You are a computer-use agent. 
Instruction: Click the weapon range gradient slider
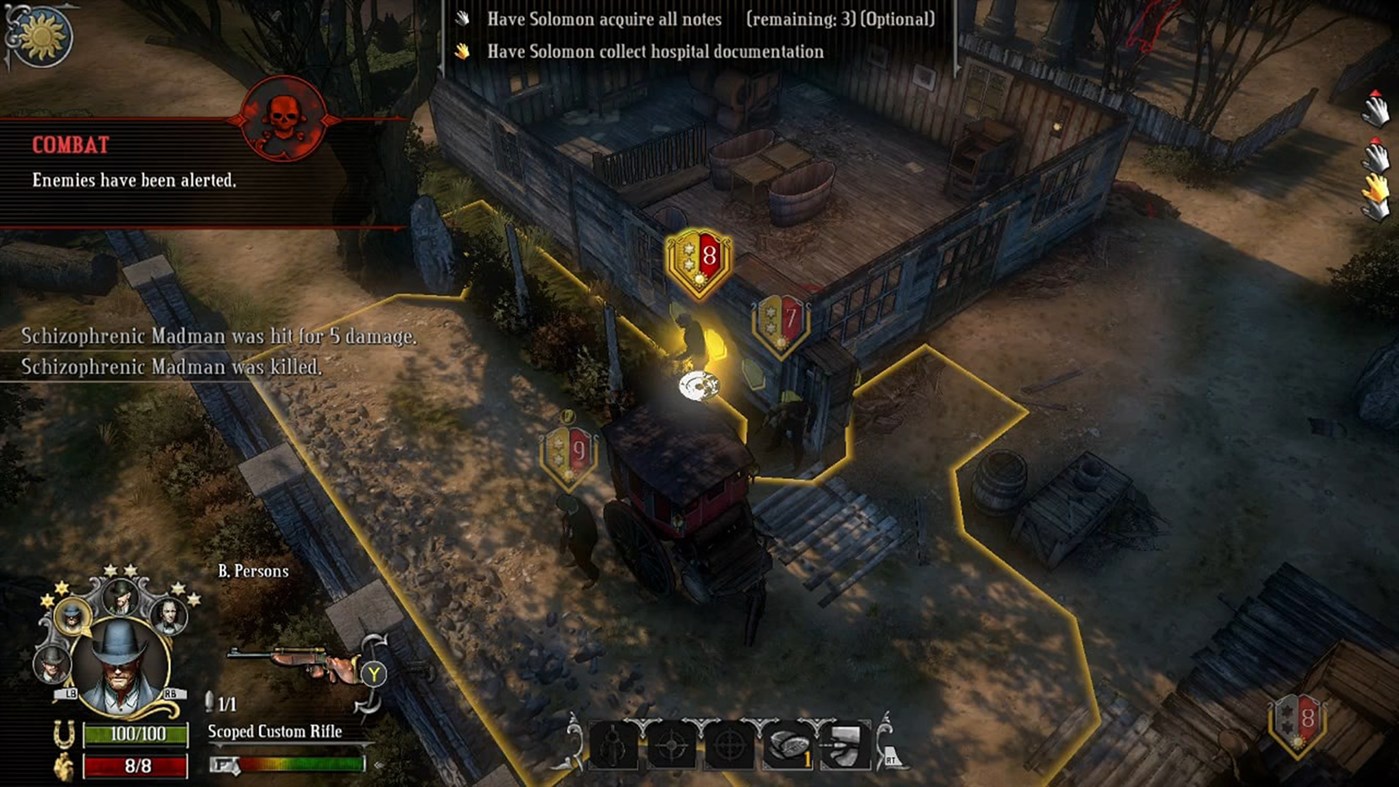coord(300,761)
